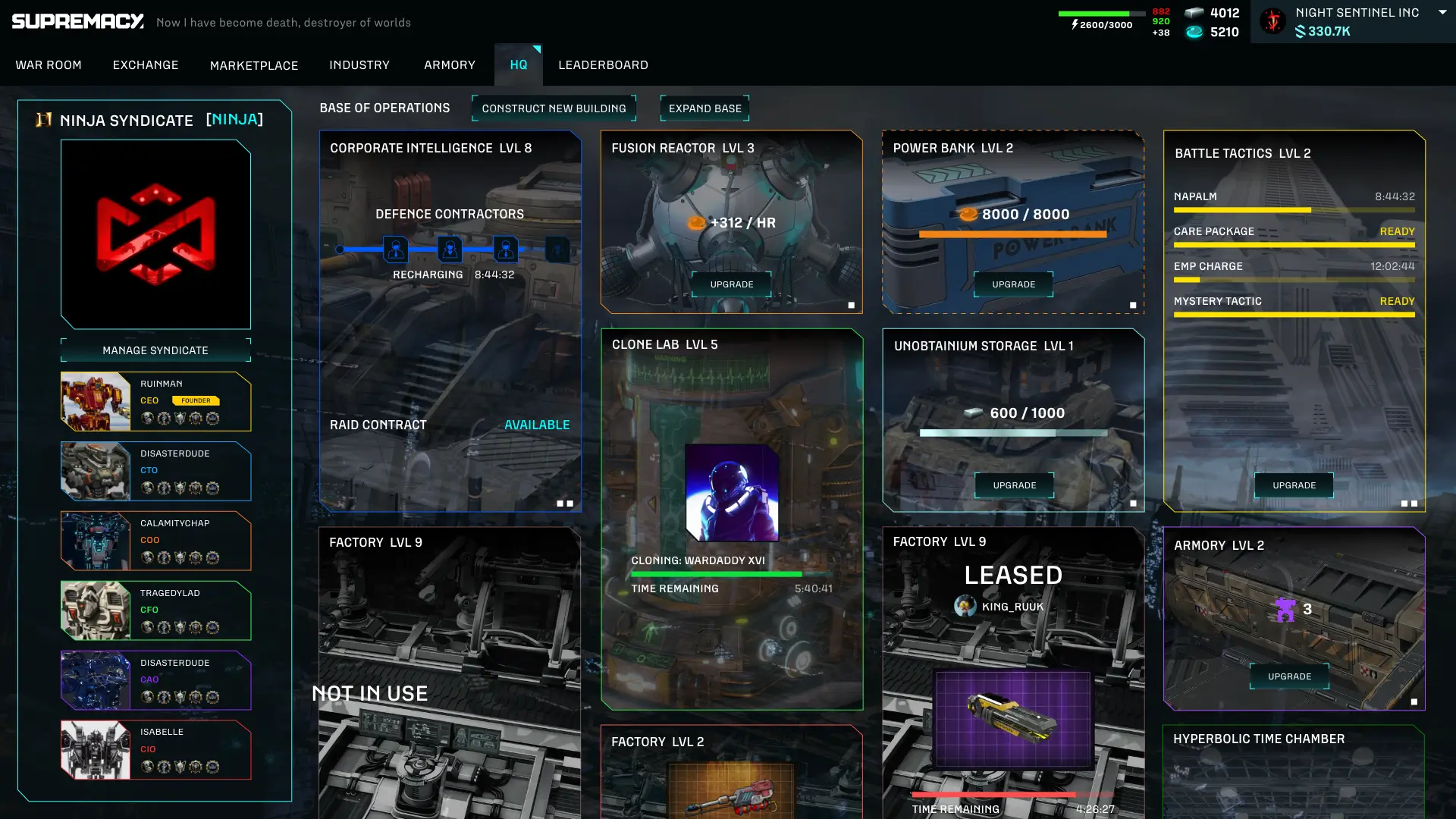This screenshot has height=819, width=1456.
Task: View the Leaderboard tab
Action: [604, 65]
